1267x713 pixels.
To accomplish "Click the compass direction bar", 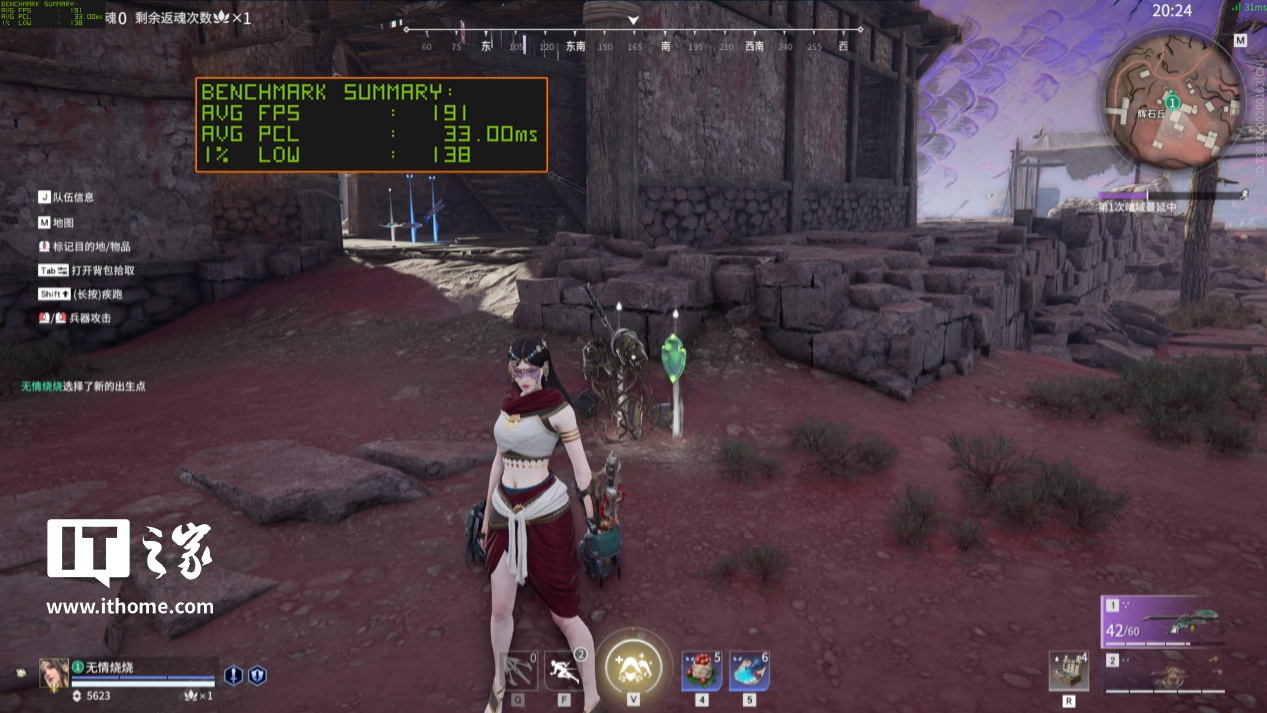I will point(632,41).
